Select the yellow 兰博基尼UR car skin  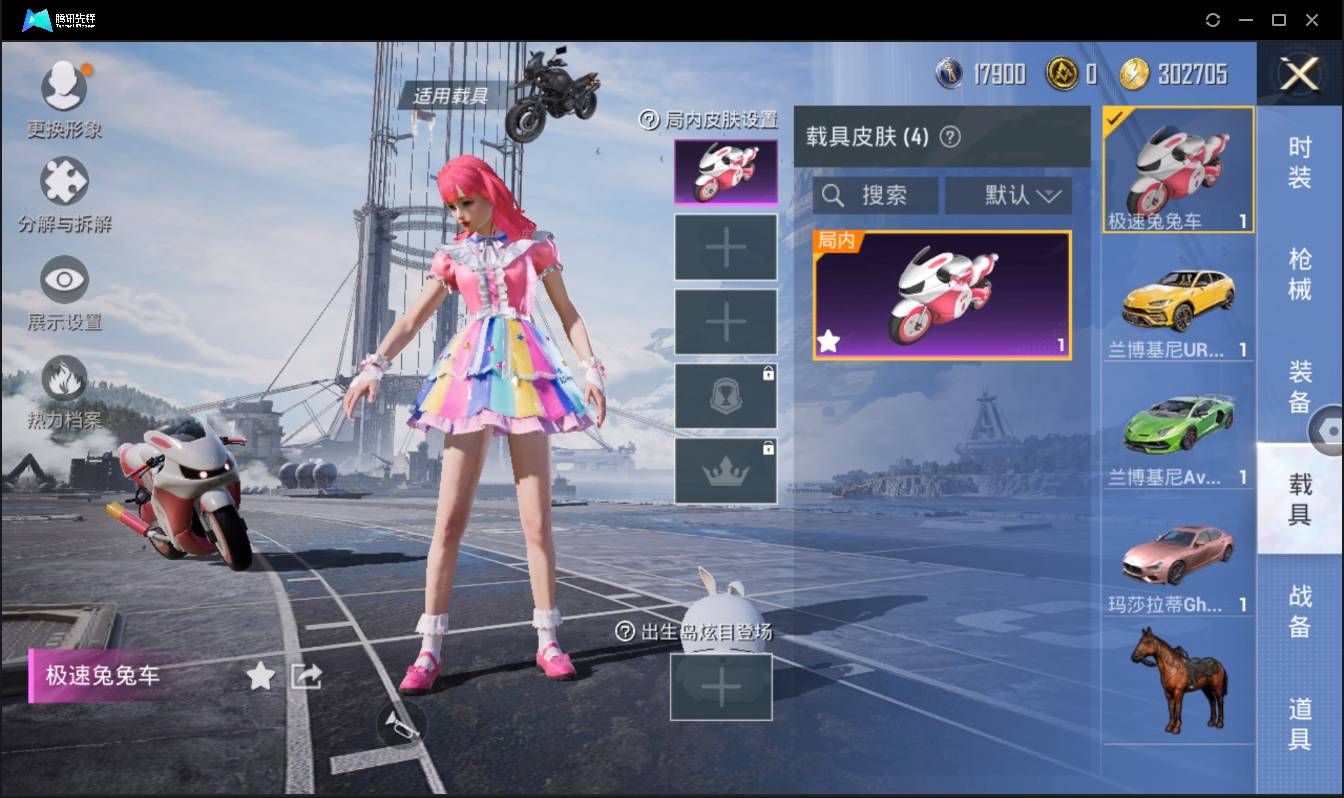tap(1177, 300)
